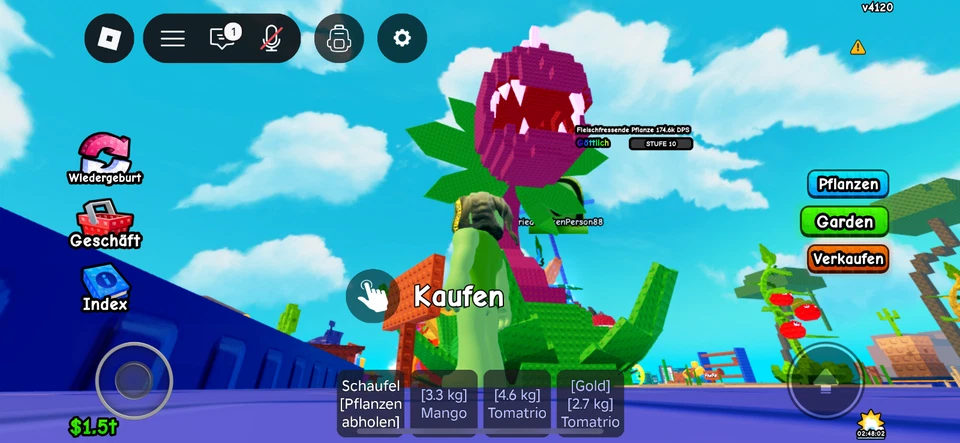Viewport: 960px width, 443px height.
Task: Open the Wiedergeburt rebirth menu
Action: 104,158
